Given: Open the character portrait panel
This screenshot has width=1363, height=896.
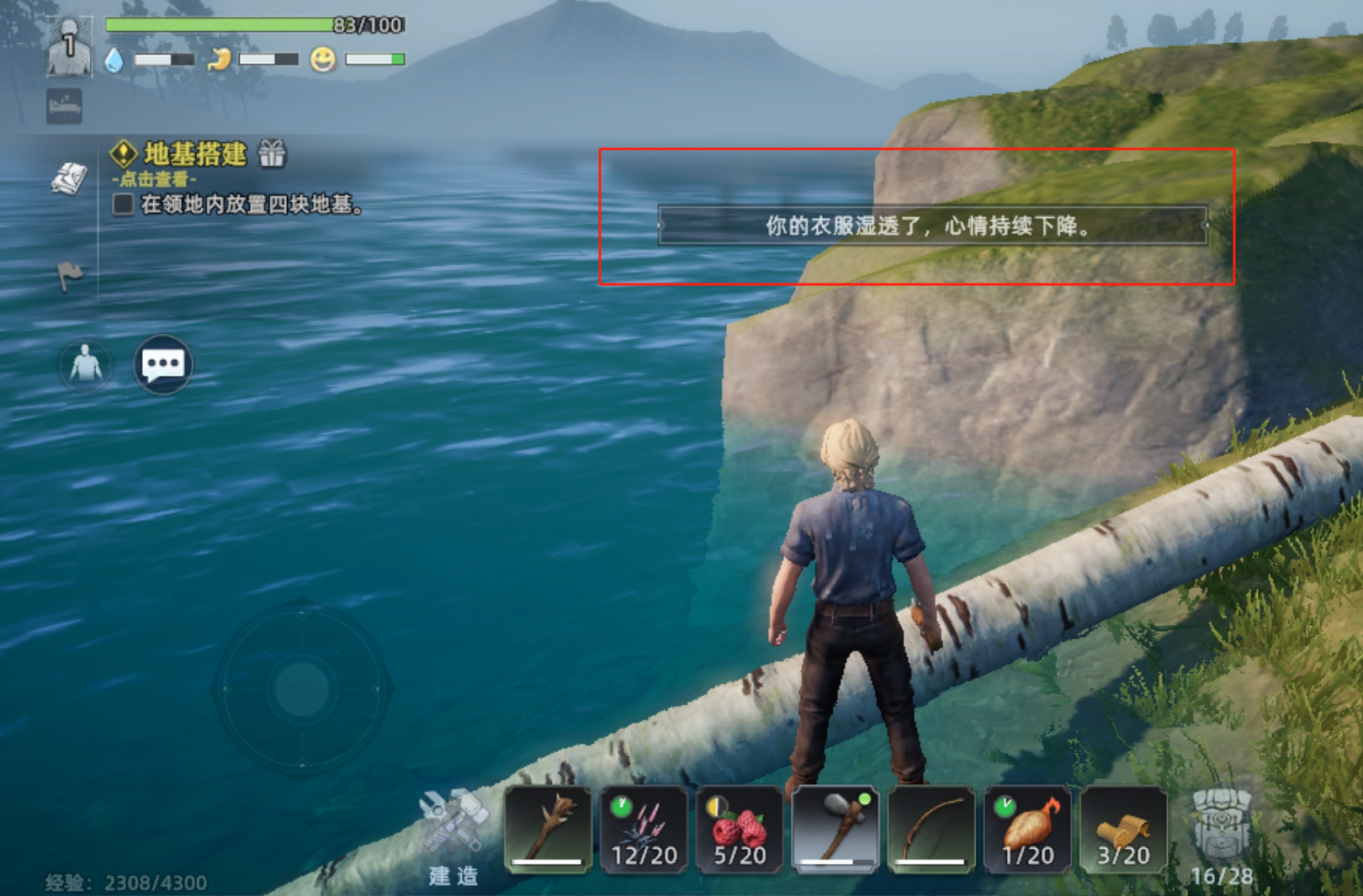Looking at the screenshot, I should click(69, 48).
